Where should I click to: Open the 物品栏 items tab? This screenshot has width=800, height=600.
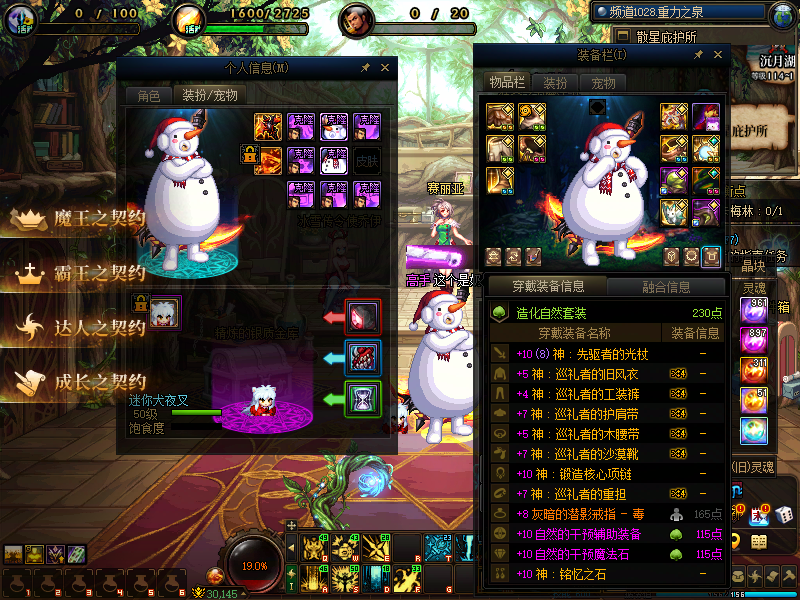coord(507,82)
